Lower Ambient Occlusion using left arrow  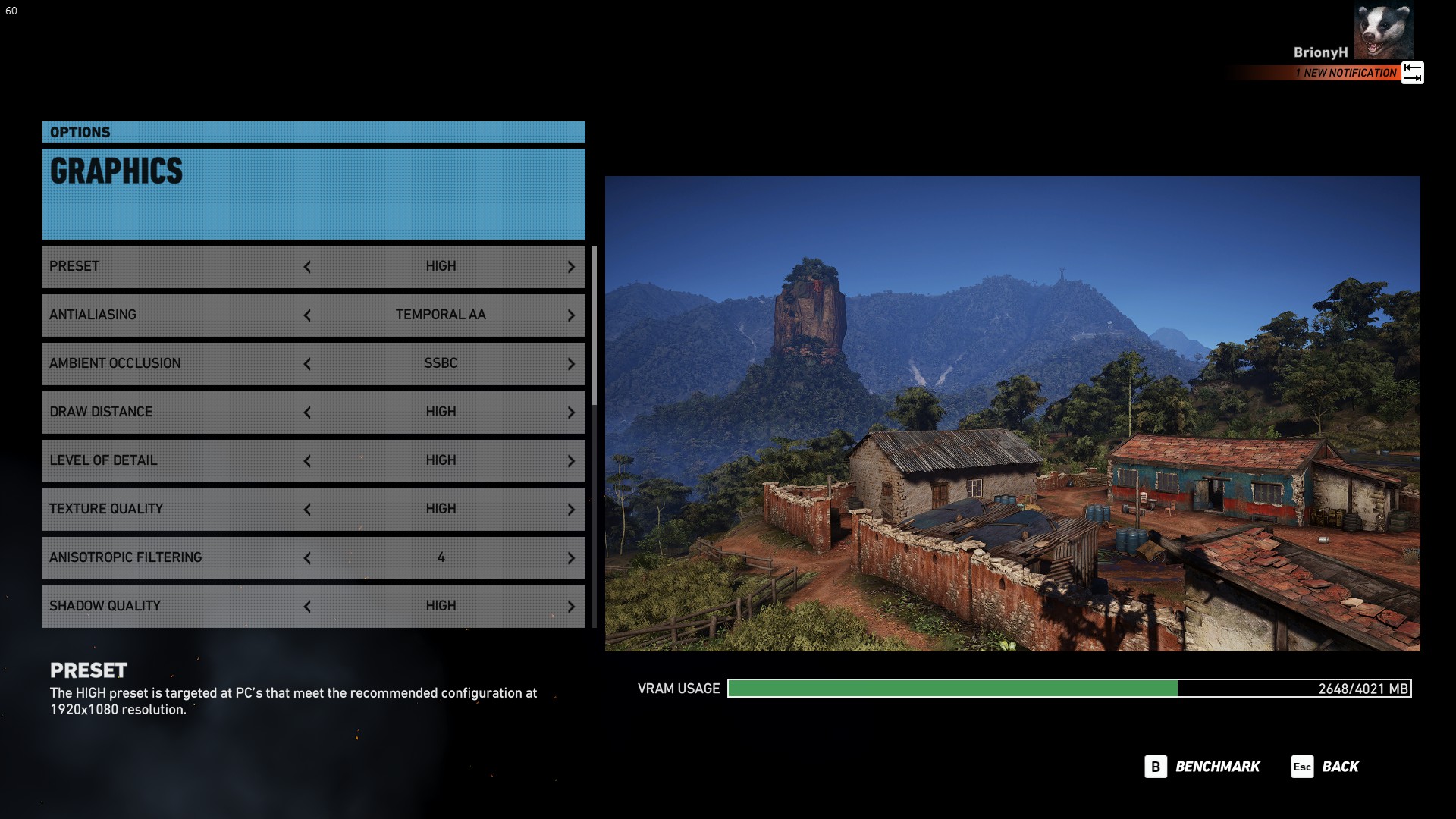(x=307, y=364)
